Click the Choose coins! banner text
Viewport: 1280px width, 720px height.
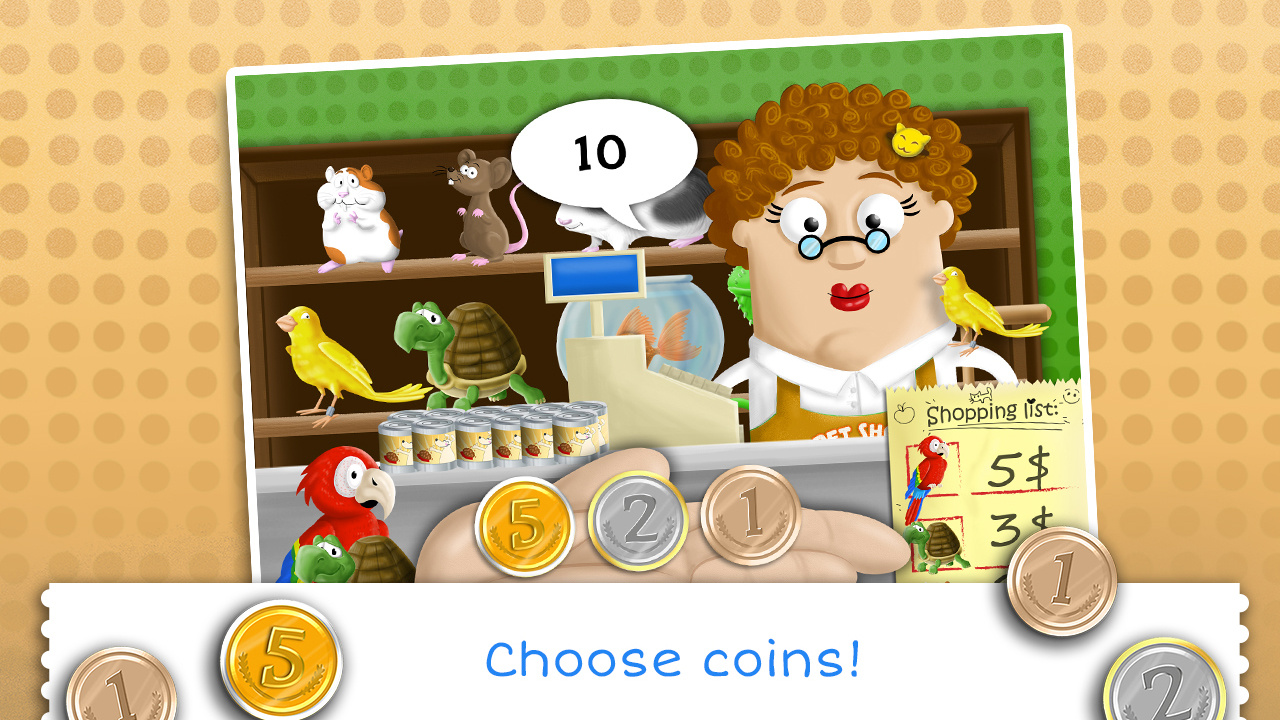[x=672, y=659]
